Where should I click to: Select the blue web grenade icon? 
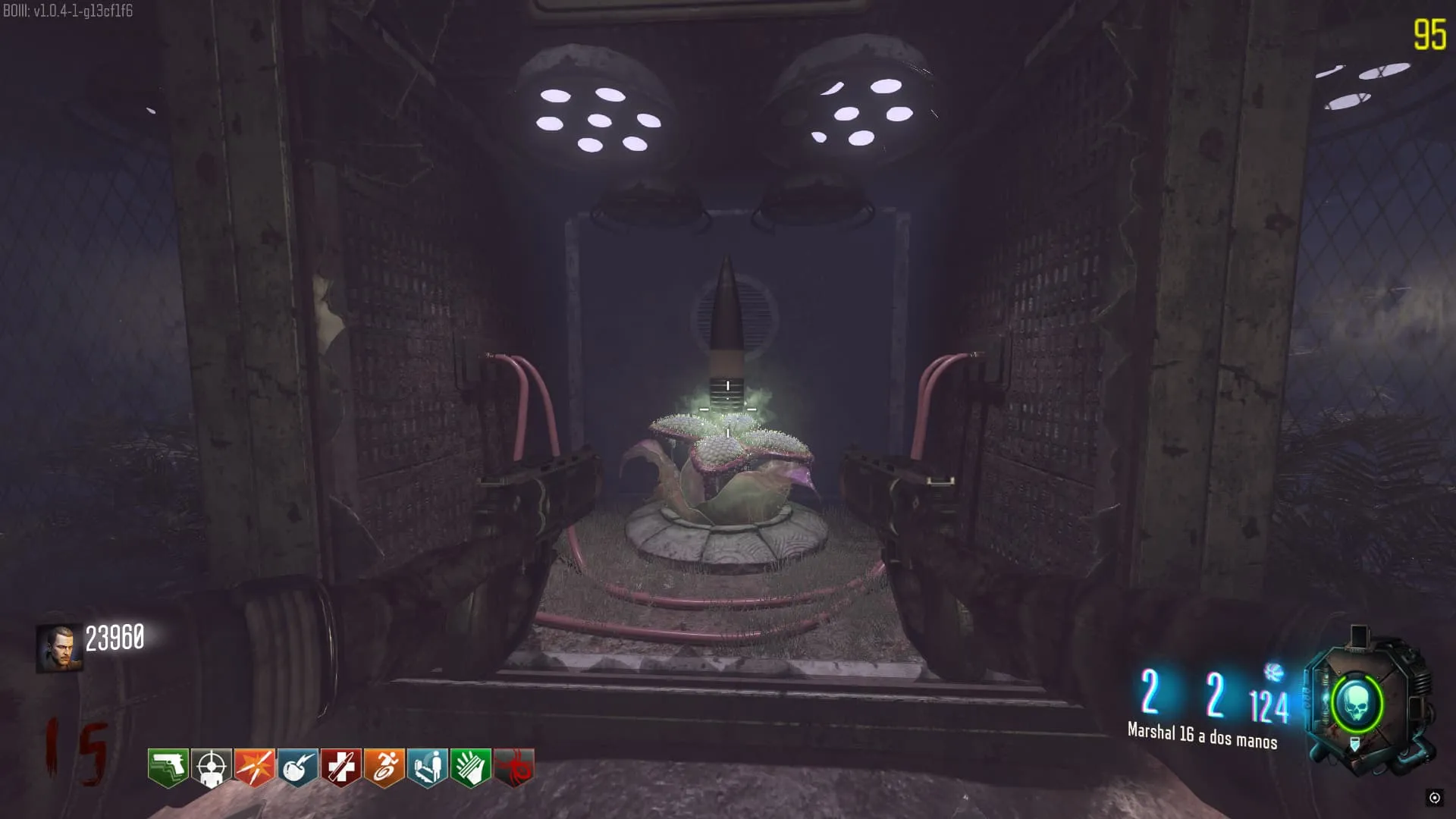pos(1274,672)
